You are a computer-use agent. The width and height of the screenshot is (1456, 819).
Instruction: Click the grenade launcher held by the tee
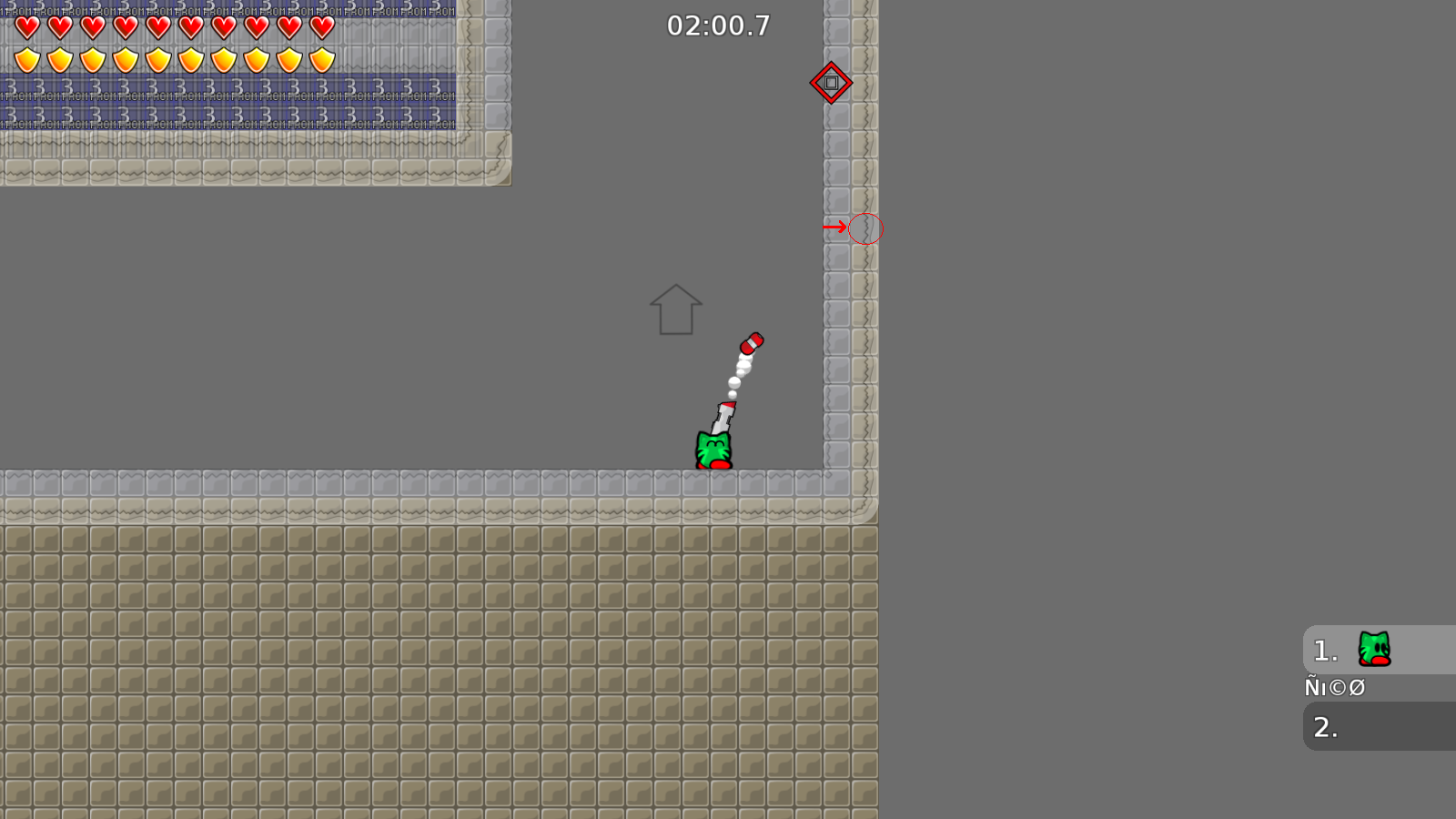coord(722,415)
